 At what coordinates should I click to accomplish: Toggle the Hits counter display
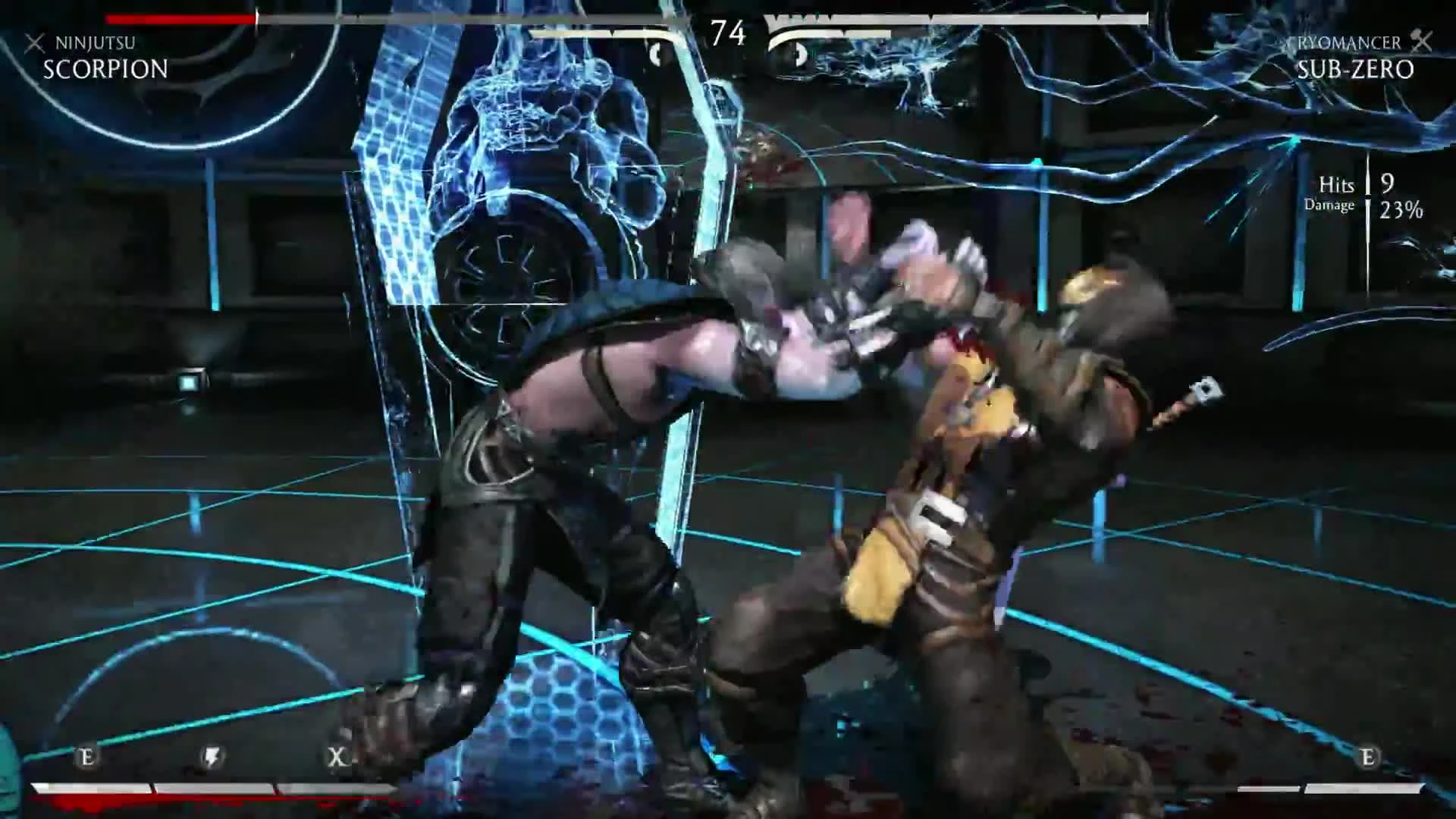click(x=1337, y=185)
